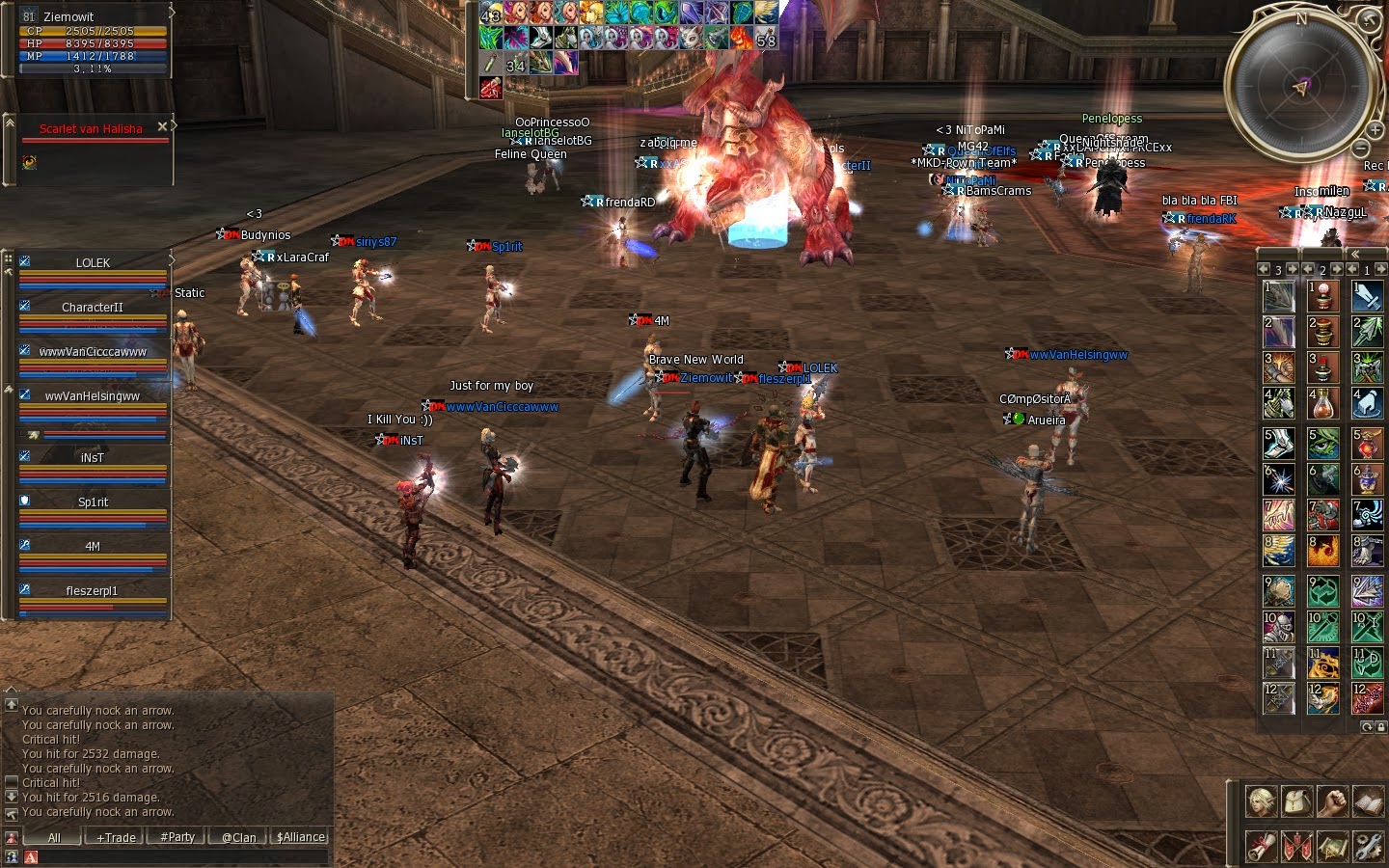Switch to the @Clan chat channel

[x=237, y=837]
